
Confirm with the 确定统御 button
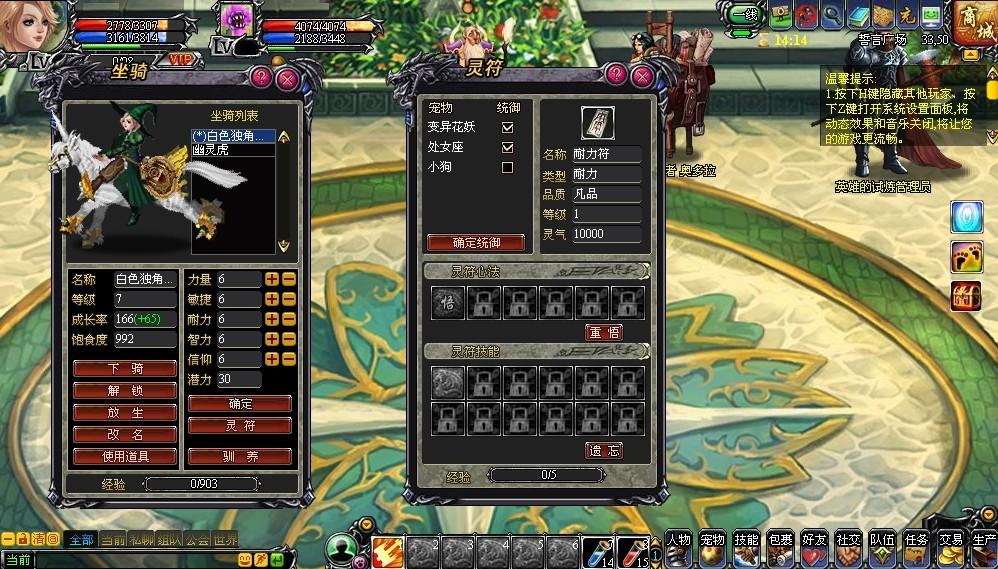476,242
